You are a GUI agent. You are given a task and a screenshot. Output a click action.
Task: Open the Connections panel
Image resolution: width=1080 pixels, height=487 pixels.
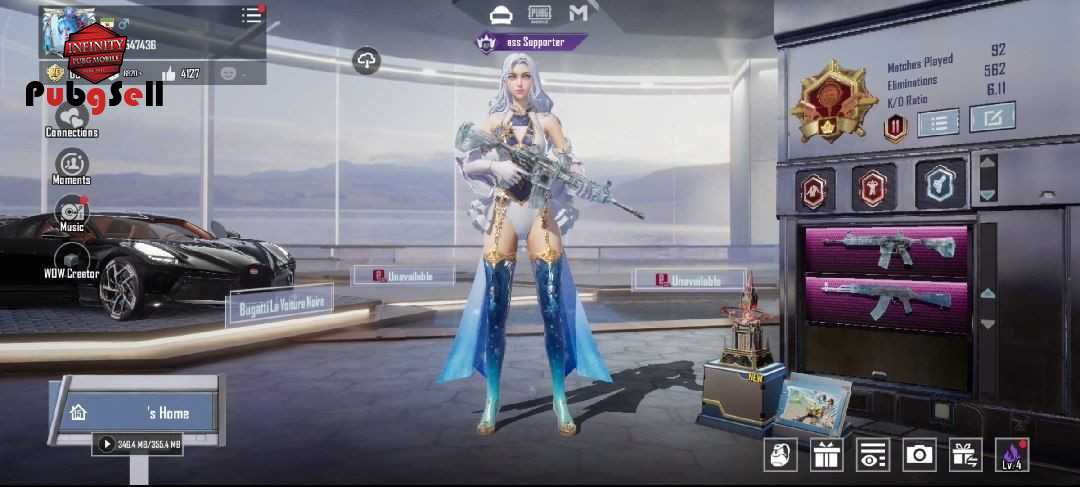[x=71, y=116]
